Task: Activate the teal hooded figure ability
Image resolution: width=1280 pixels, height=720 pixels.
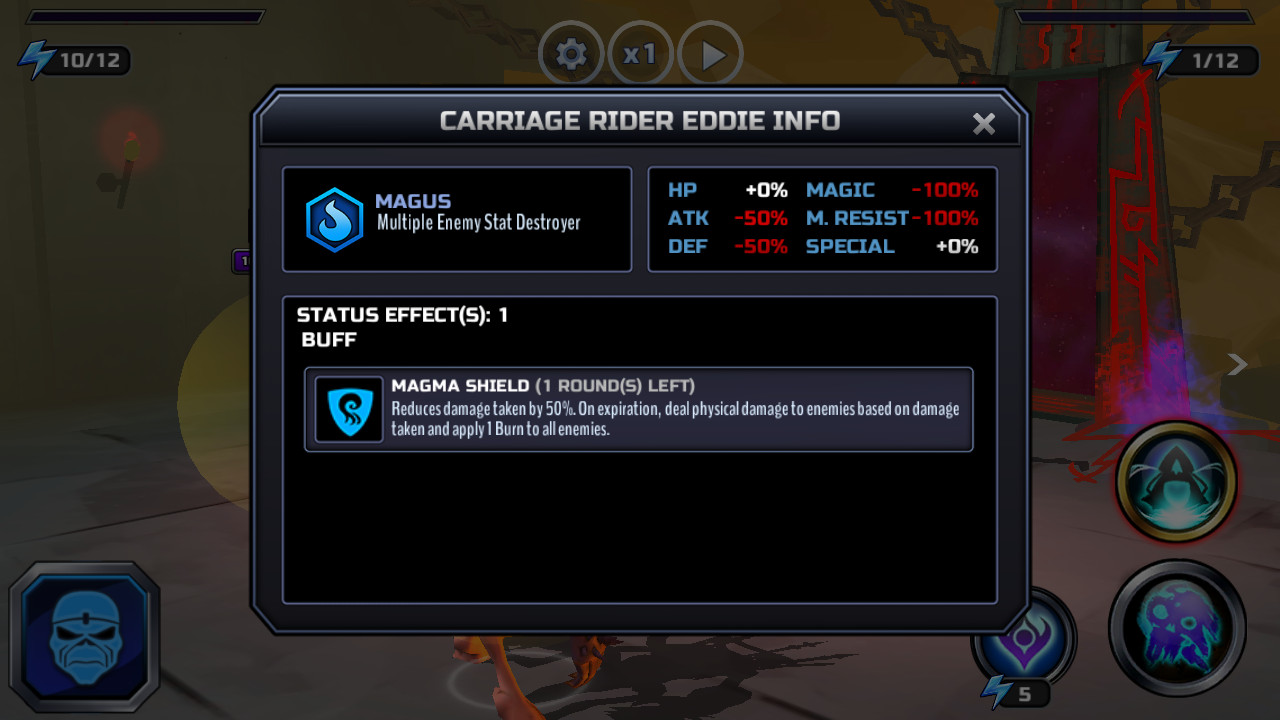Action: click(x=1176, y=483)
